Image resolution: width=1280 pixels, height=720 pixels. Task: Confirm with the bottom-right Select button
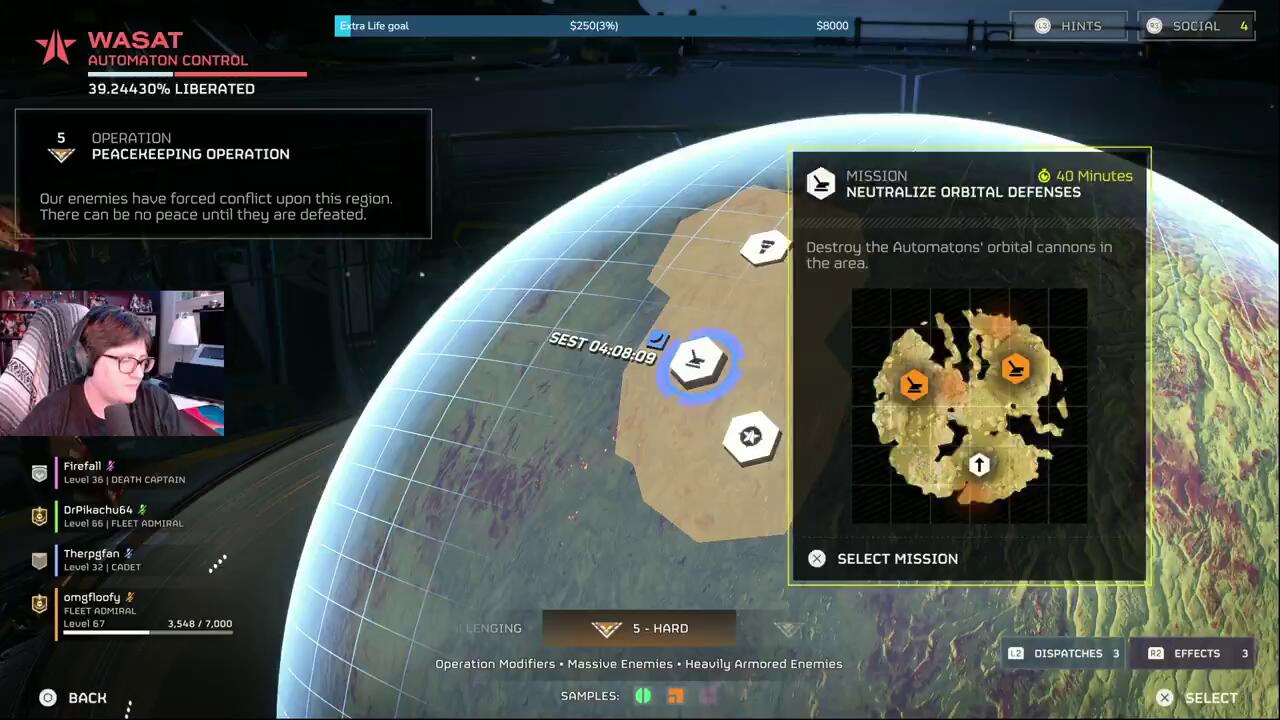tap(1197, 698)
